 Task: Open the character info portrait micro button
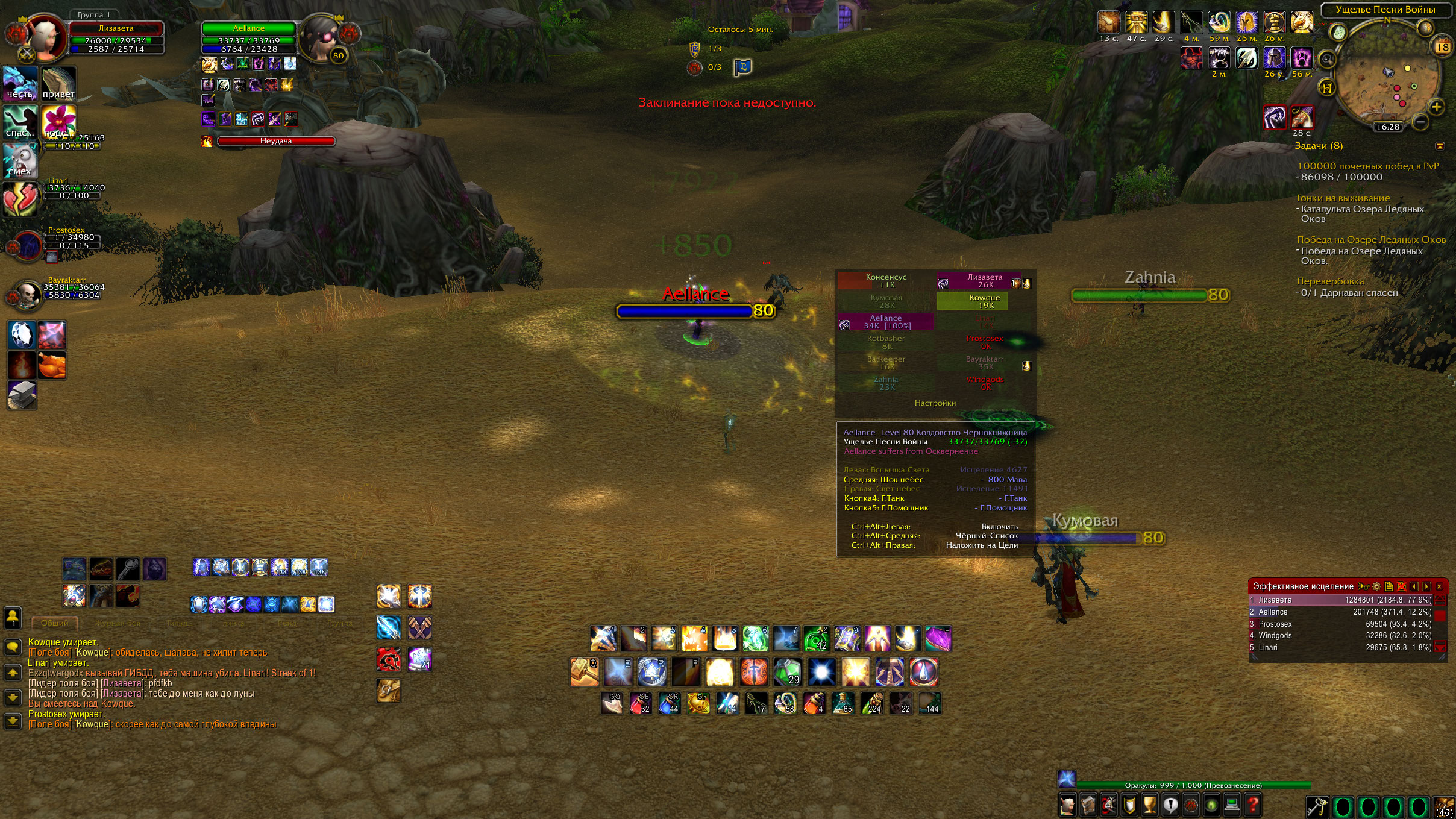(1068, 805)
